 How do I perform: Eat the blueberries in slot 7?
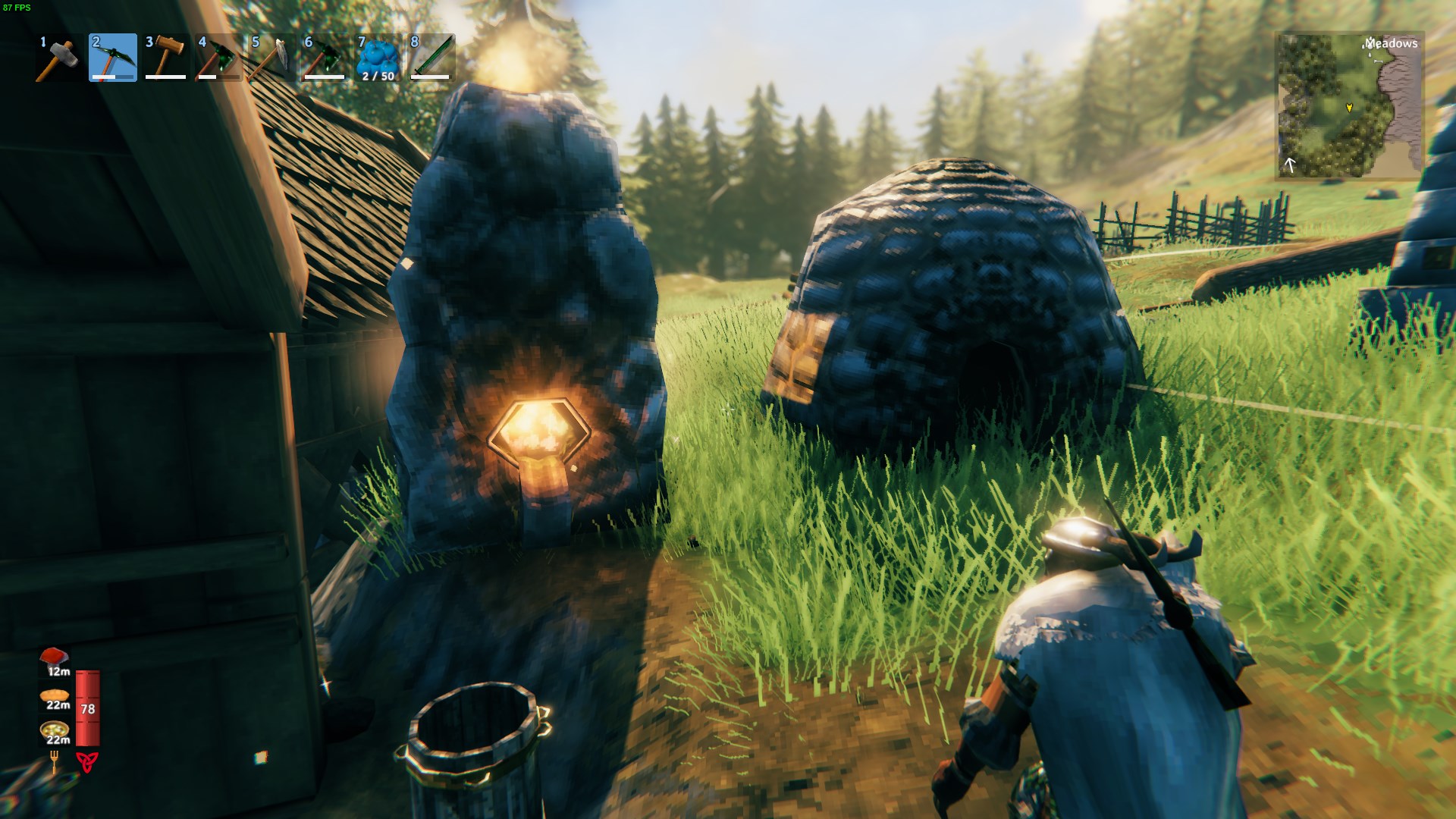[378, 58]
